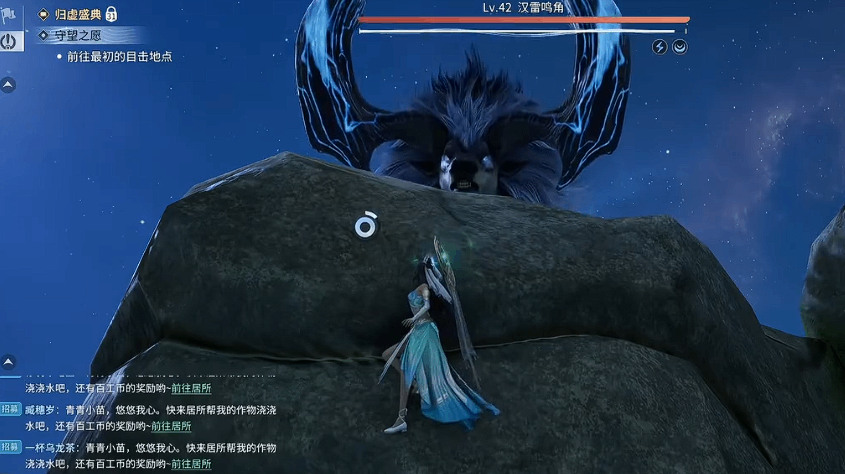
Task: Select the target lock ring marker
Action: pos(366,226)
